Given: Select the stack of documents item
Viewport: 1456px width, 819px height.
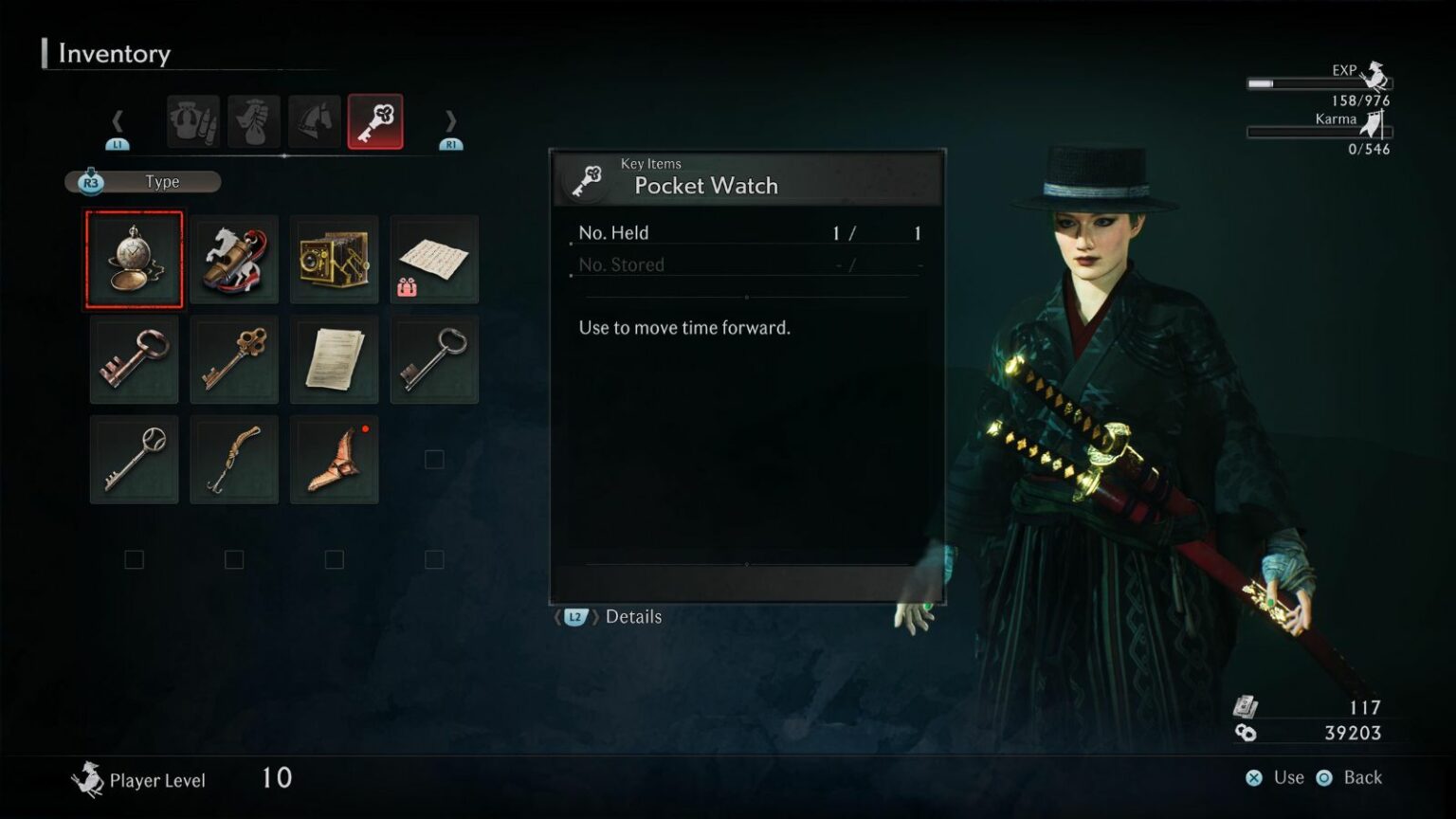Looking at the screenshot, I should (x=335, y=359).
